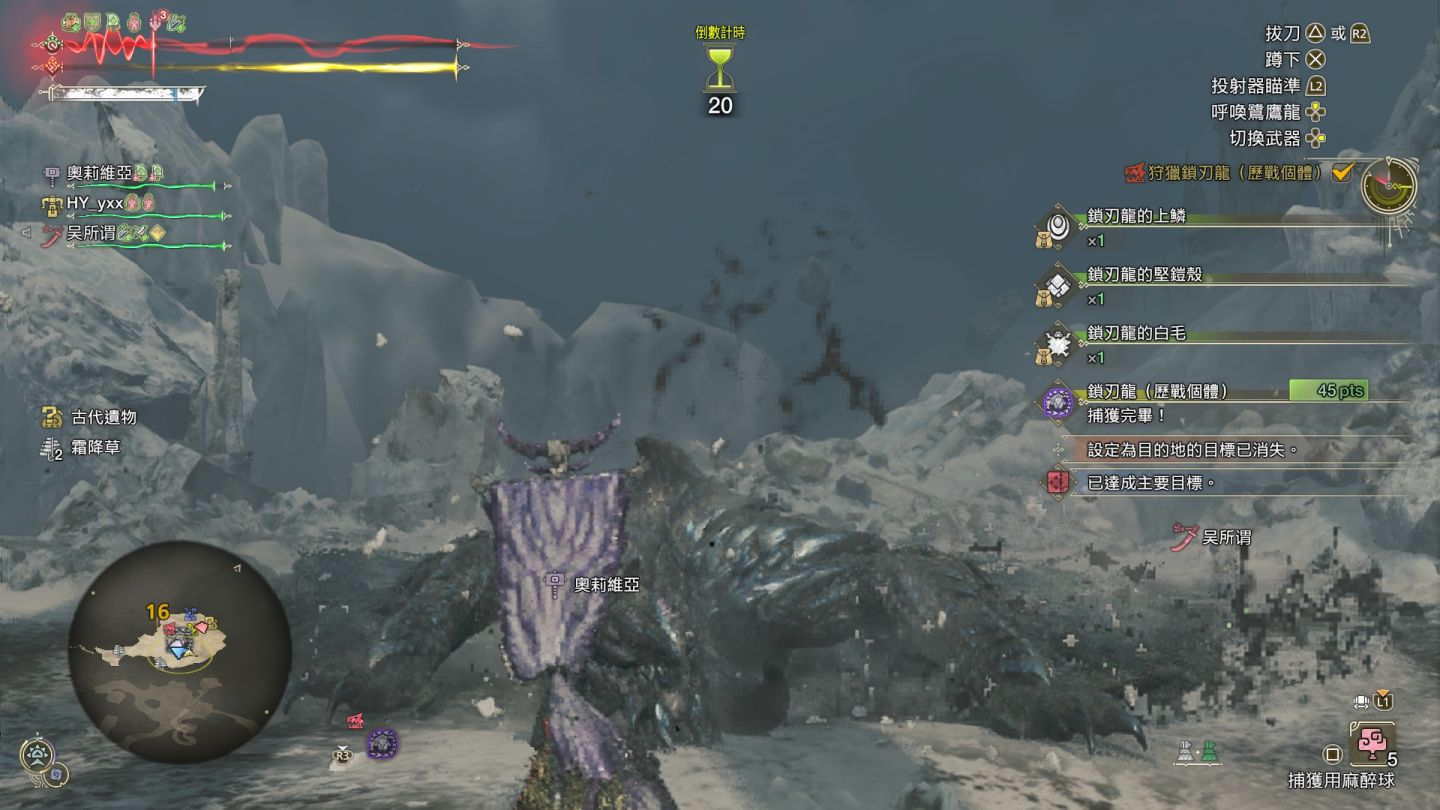Select party member HY_yxx in the list
The height and width of the screenshot is (810, 1440).
click(x=94, y=203)
